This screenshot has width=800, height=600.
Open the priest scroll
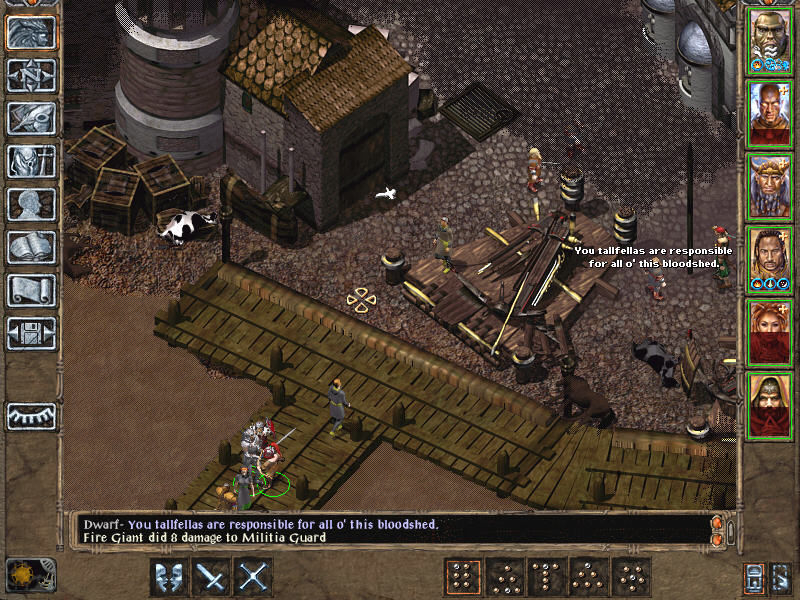[32, 291]
